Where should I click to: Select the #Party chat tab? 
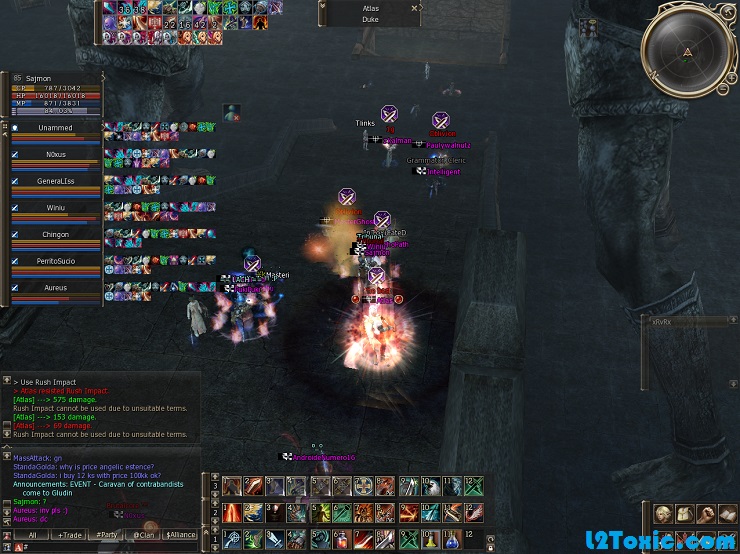pyautogui.click(x=107, y=535)
